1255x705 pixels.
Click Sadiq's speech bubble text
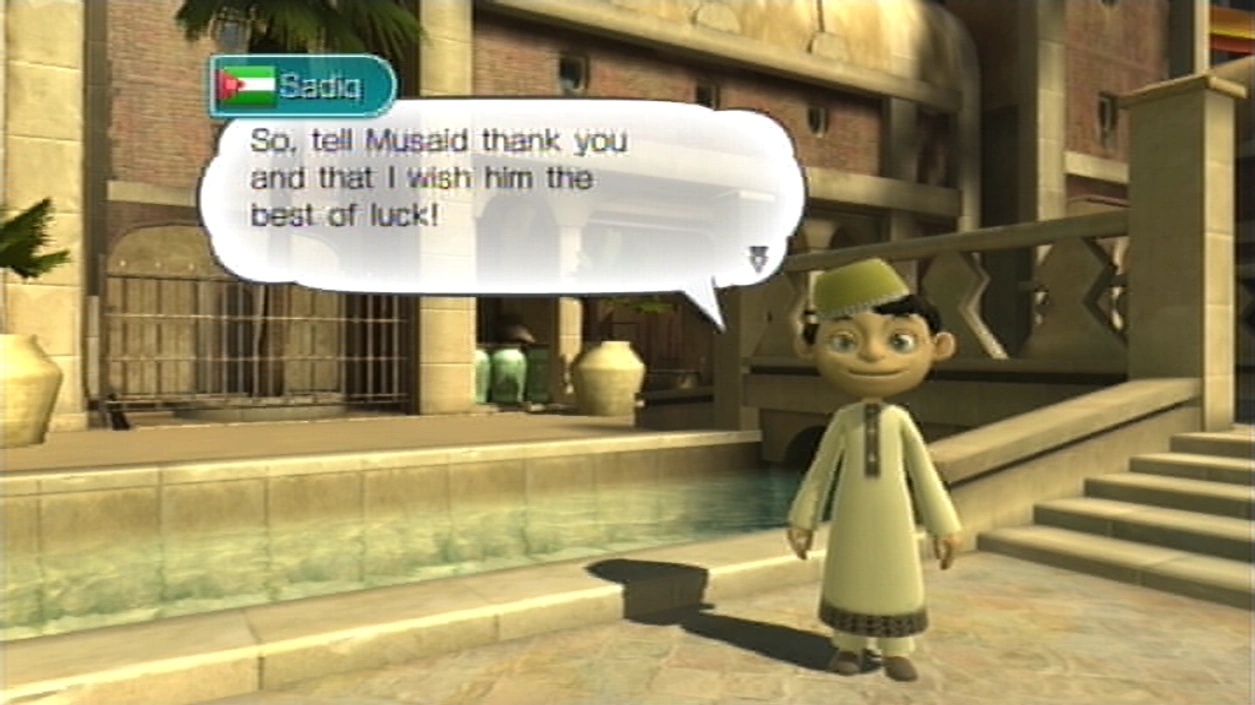tap(438, 178)
